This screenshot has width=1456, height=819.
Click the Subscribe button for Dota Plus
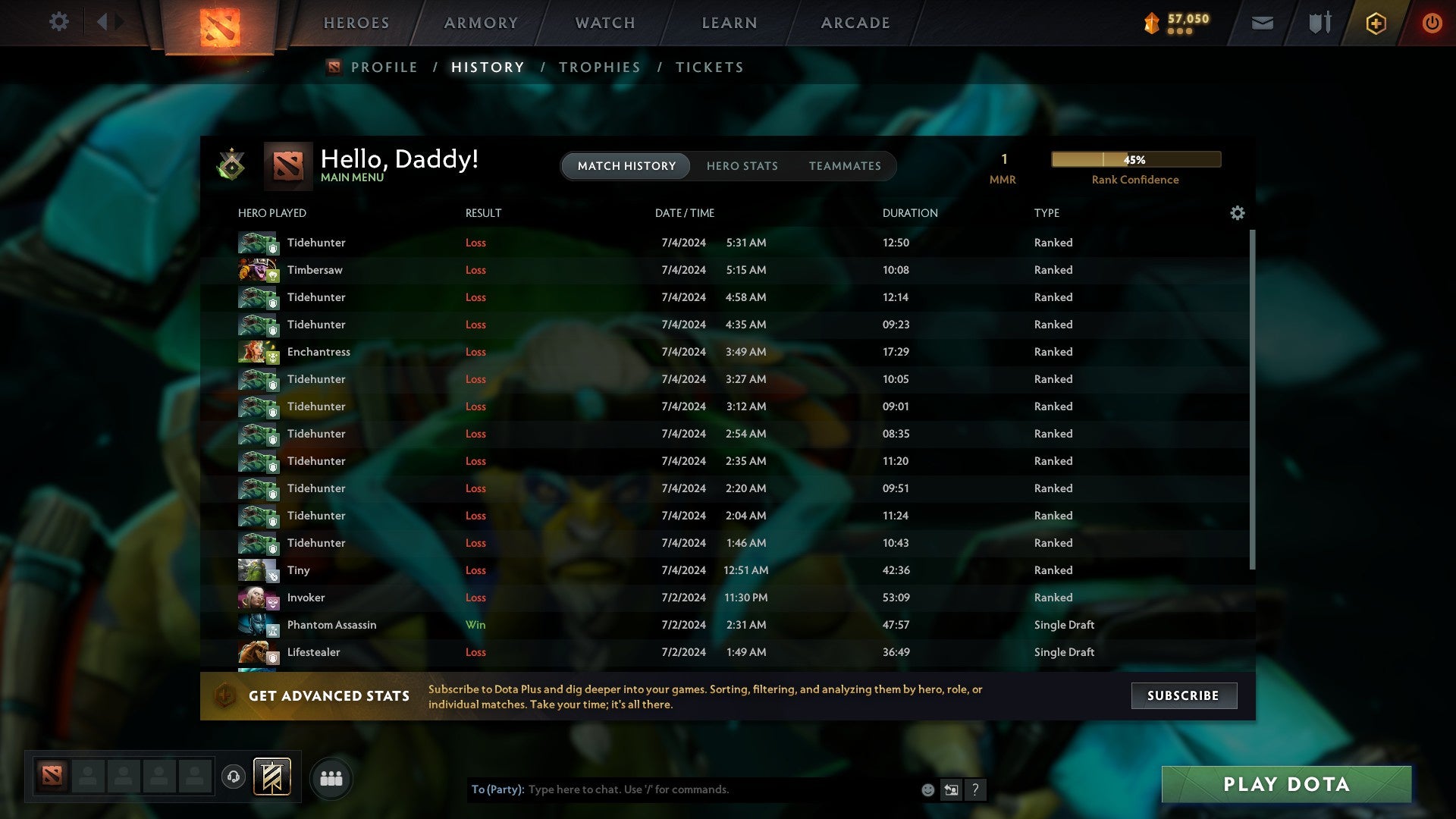coord(1183,695)
